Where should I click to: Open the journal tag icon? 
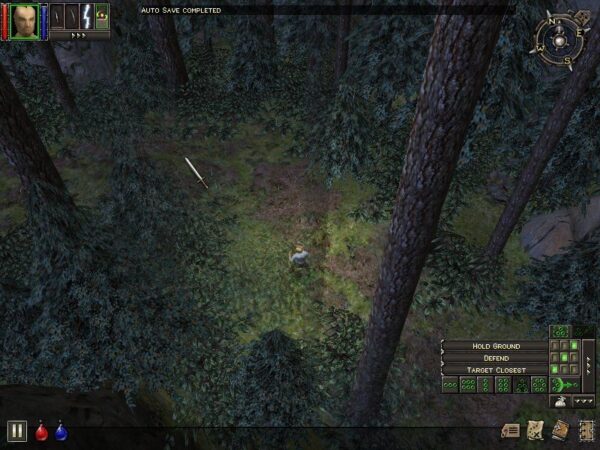tap(511, 430)
